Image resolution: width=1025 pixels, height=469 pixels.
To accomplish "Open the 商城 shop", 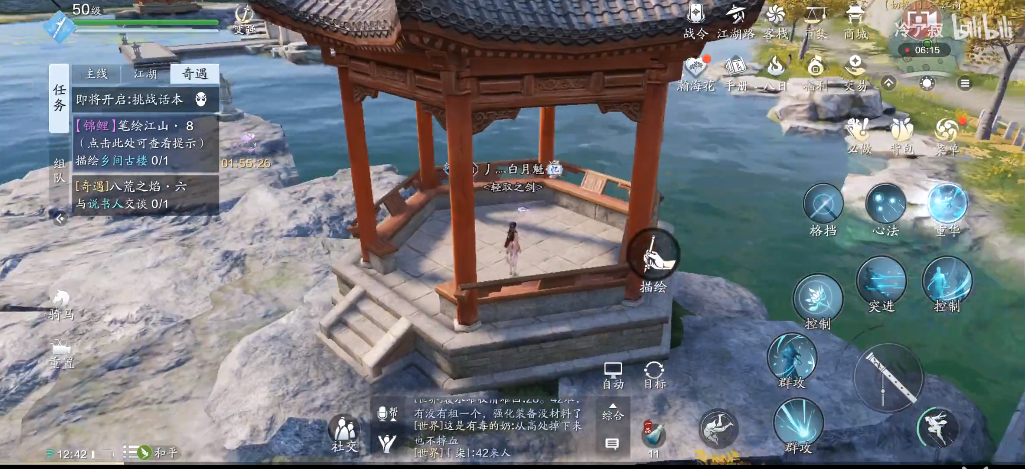I will 856,18.
